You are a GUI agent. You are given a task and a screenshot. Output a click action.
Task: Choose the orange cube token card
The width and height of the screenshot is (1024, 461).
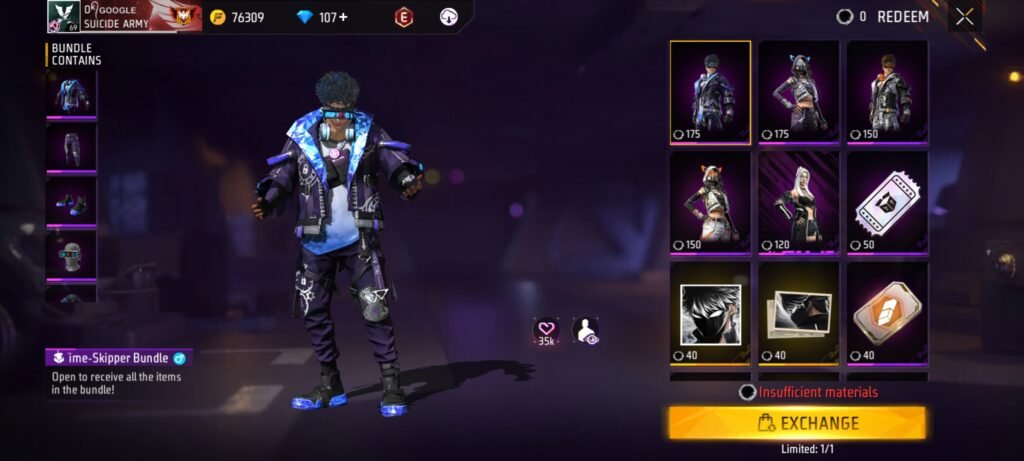(887, 312)
